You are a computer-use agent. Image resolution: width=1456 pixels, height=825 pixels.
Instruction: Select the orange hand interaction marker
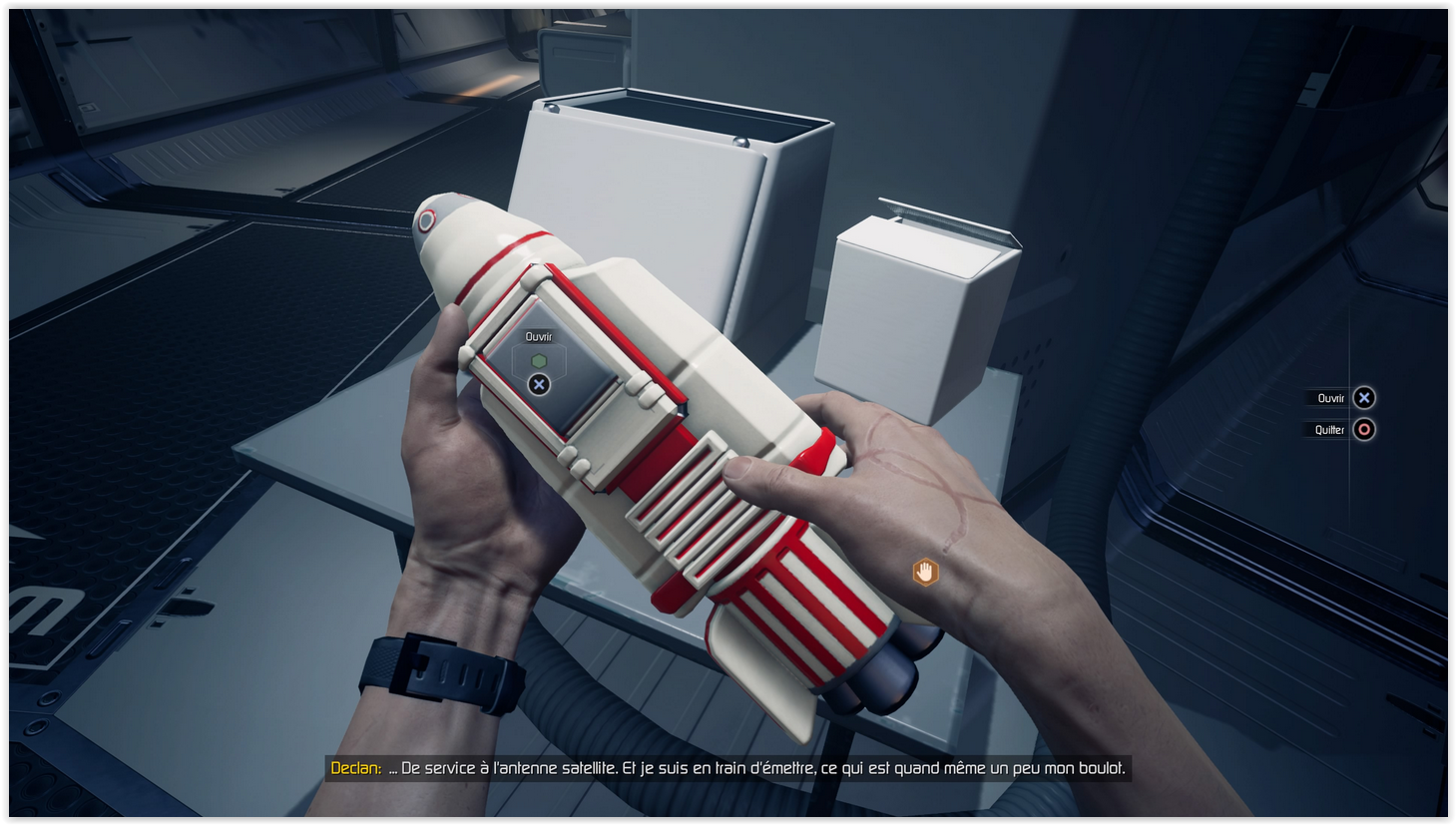[925, 572]
